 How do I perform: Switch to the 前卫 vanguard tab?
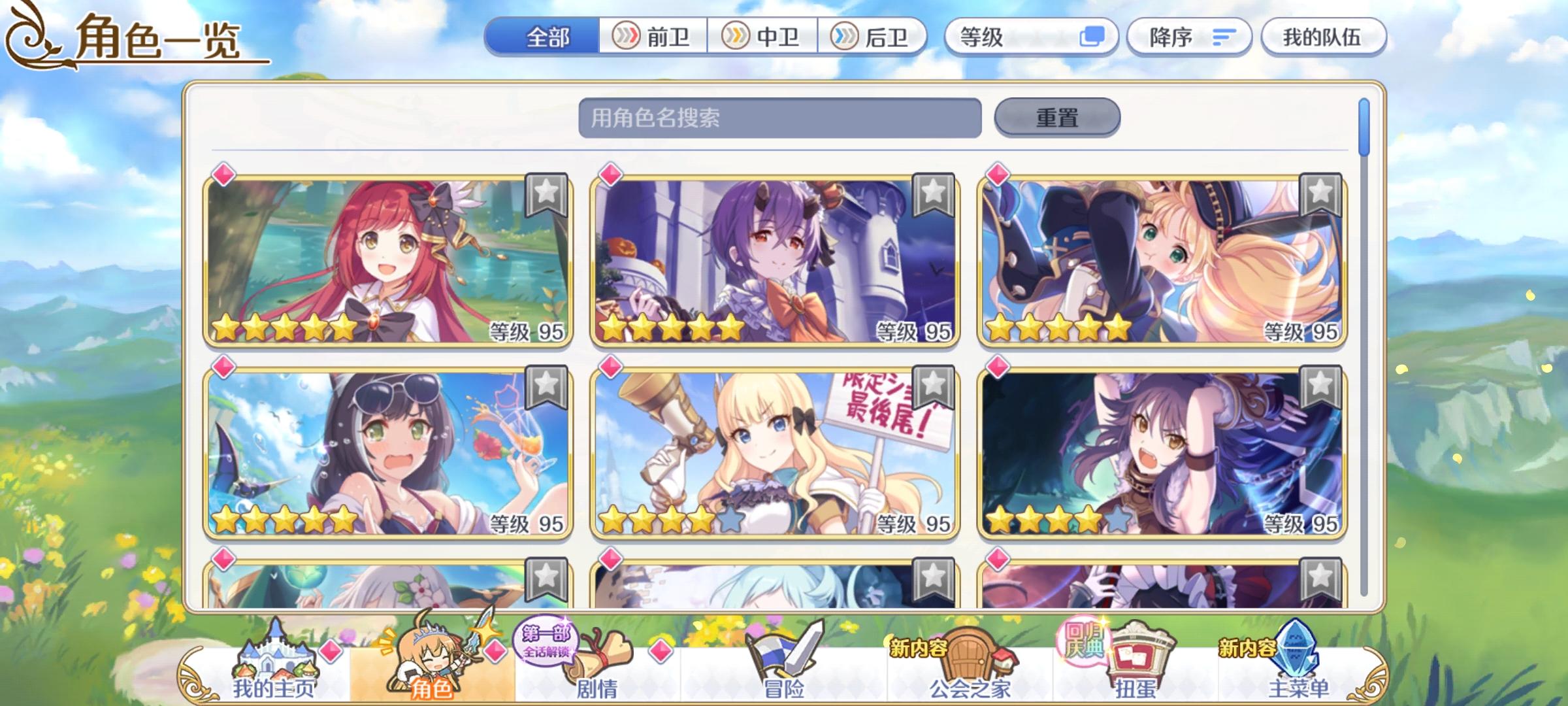653,37
